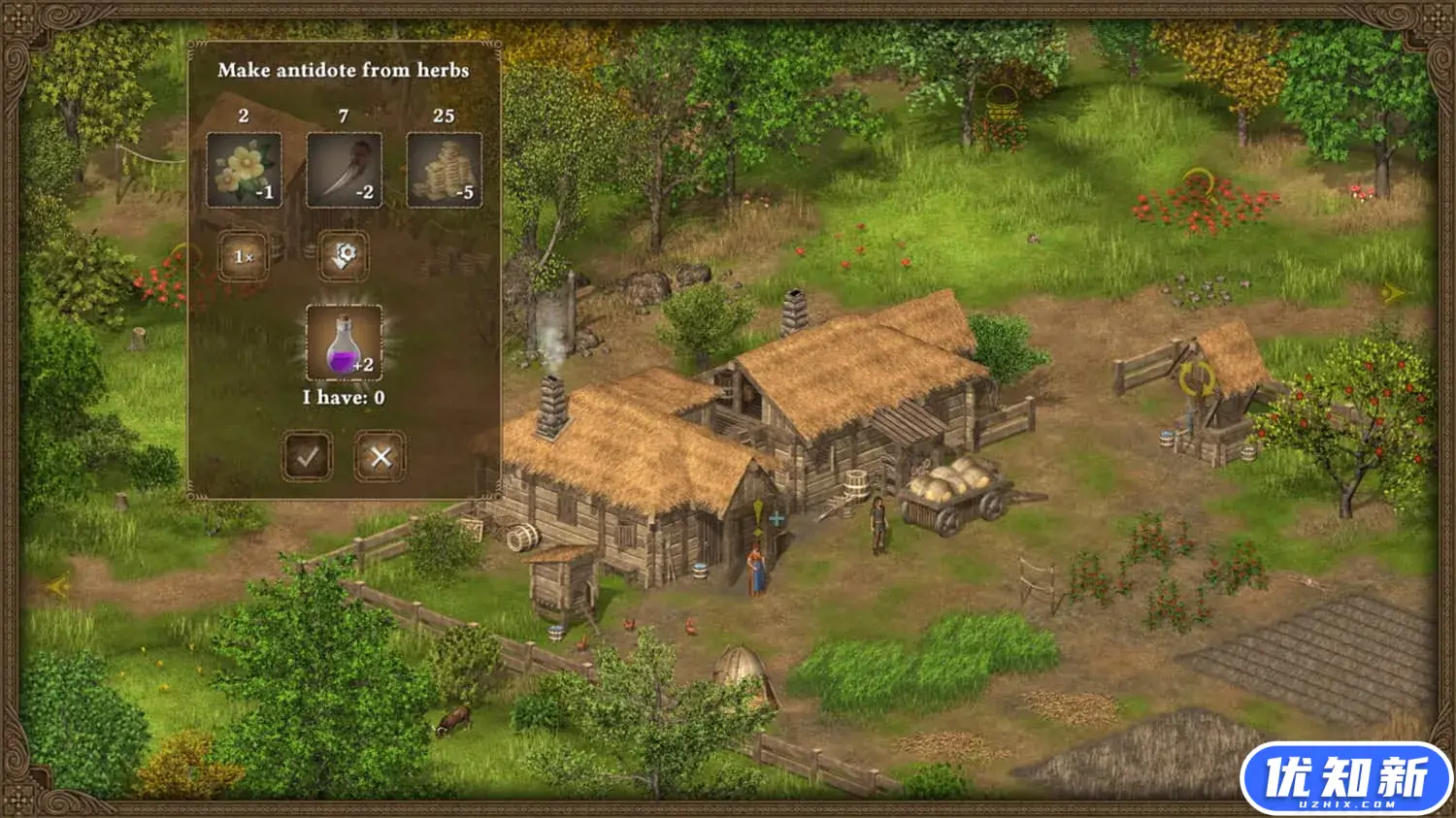Change the 1x craft quantity multiplier
The width and height of the screenshot is (1456, 818).
click(244, 256)
